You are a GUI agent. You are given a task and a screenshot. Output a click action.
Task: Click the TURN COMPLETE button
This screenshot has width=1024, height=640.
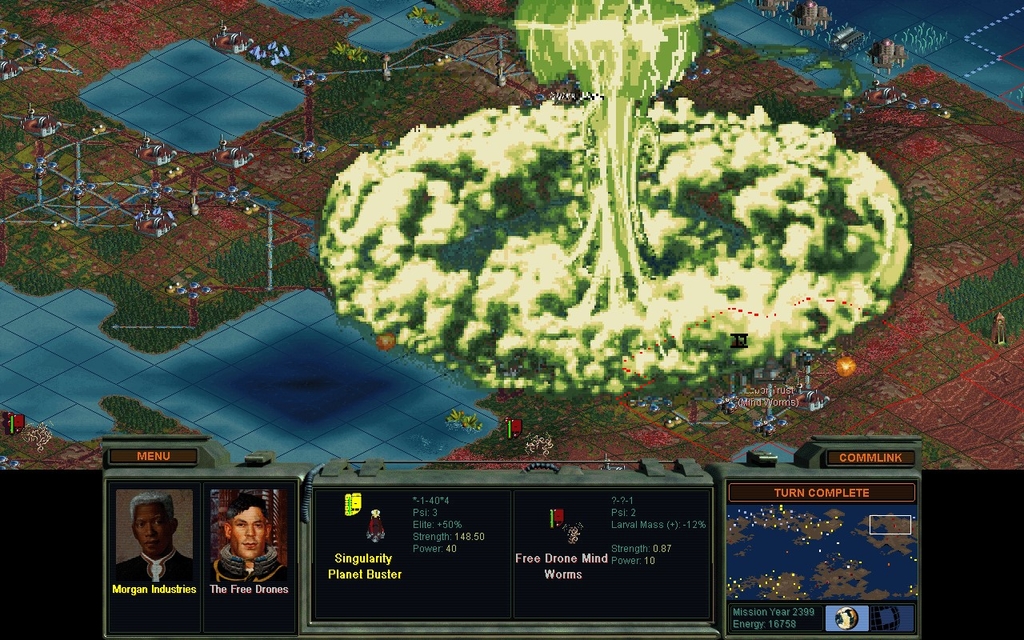tap(821, 492)
